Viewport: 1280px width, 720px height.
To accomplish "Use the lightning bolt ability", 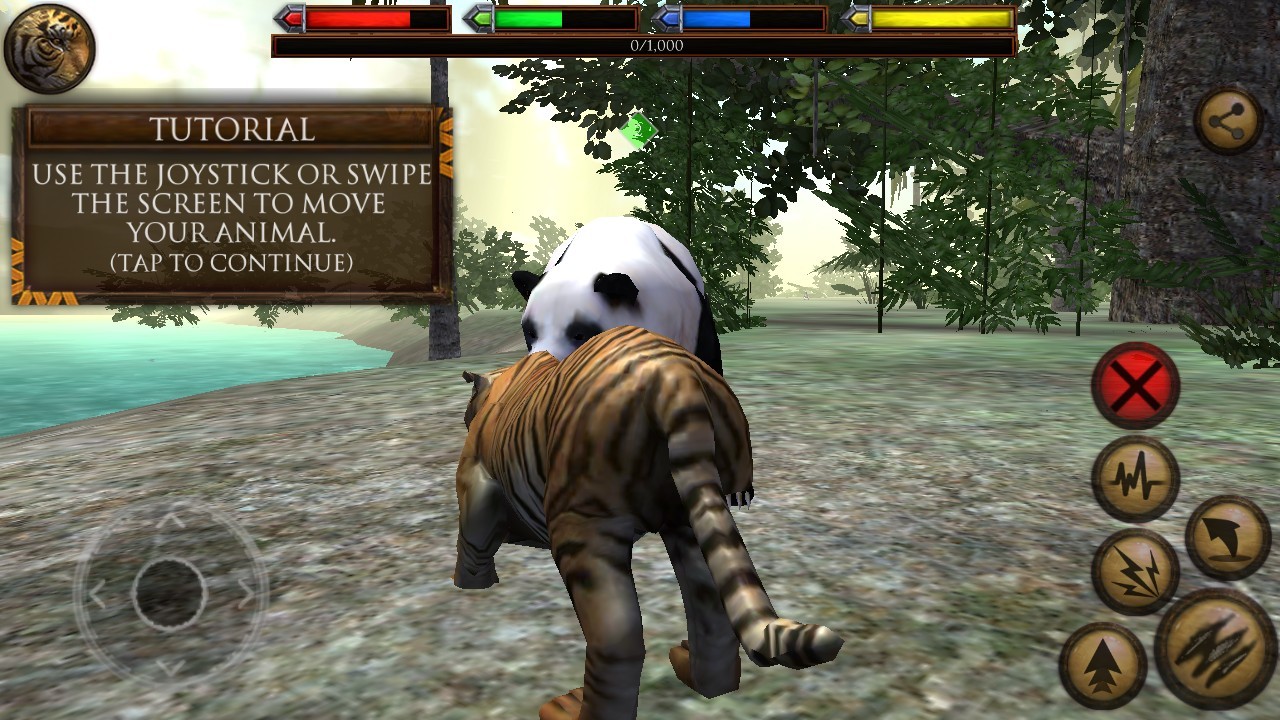I will 1135,571.
